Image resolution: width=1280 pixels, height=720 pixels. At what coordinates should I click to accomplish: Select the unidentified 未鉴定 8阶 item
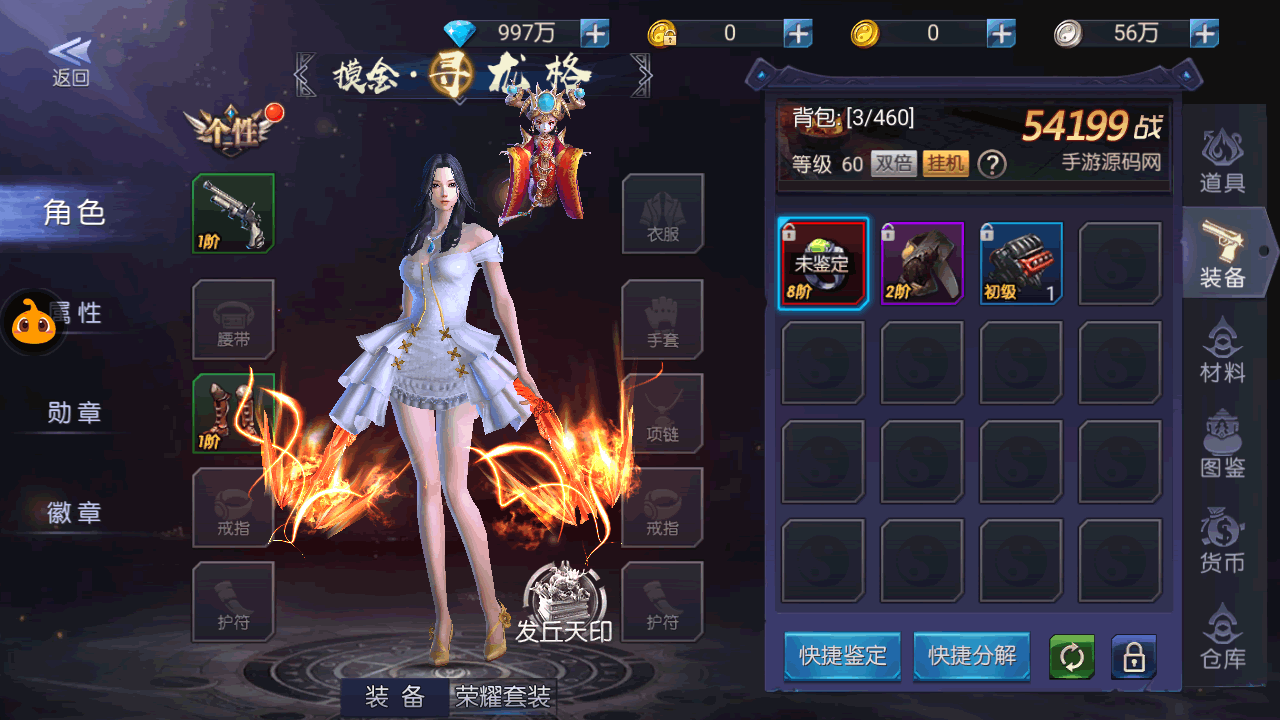tap(823, 263)
